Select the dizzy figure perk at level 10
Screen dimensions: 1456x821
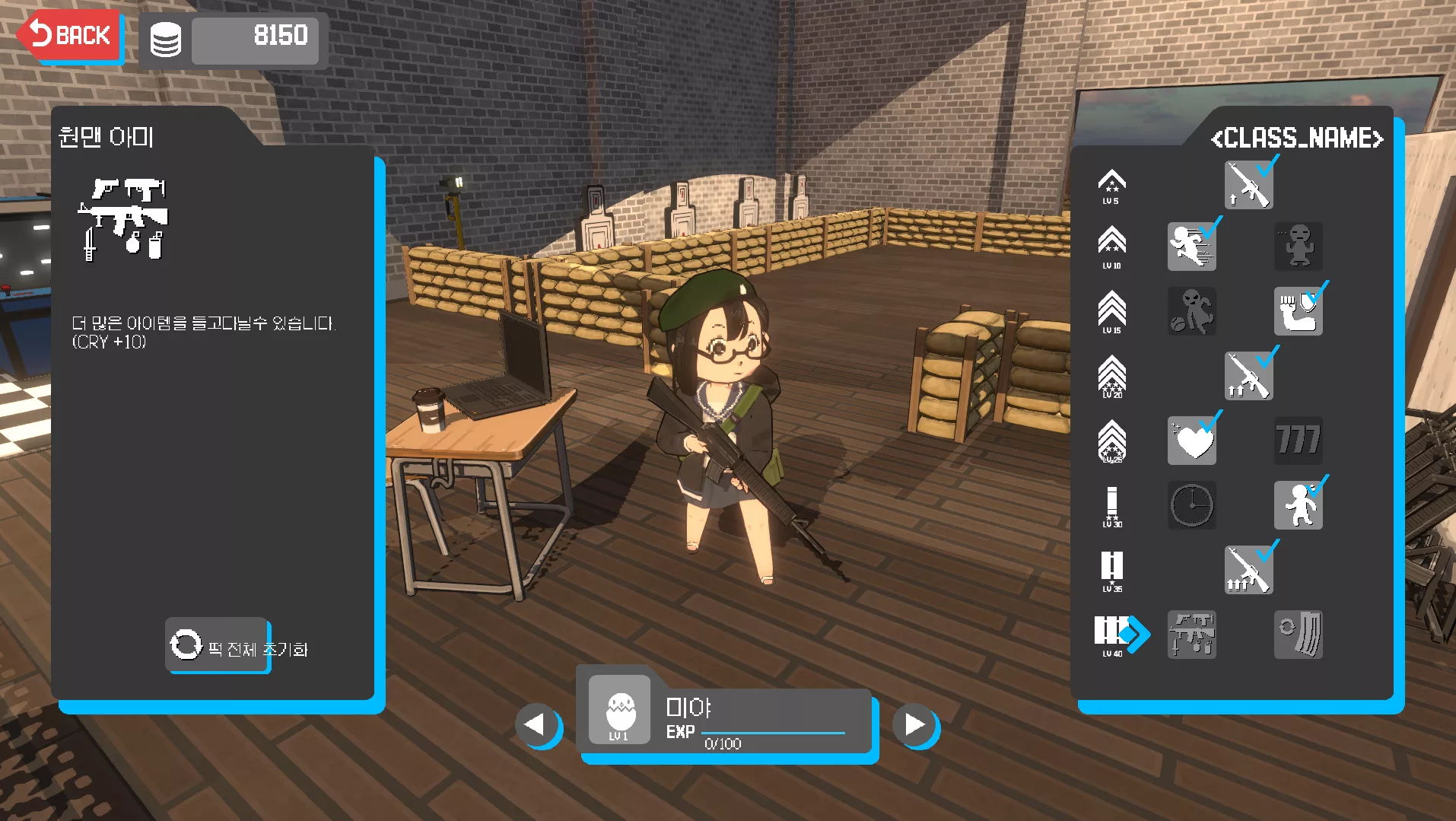[1298, 247]
